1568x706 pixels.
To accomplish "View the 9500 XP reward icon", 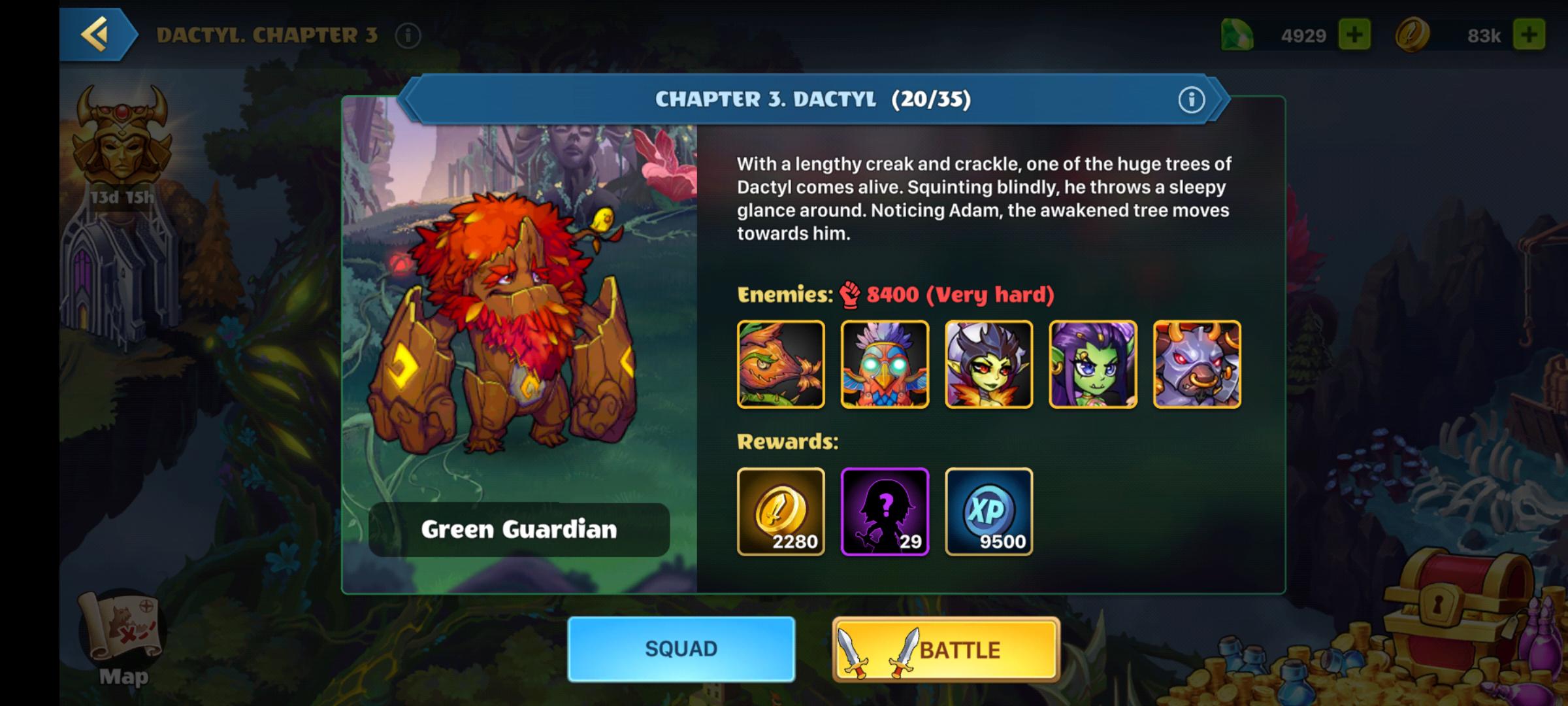I will coord(989,512).
